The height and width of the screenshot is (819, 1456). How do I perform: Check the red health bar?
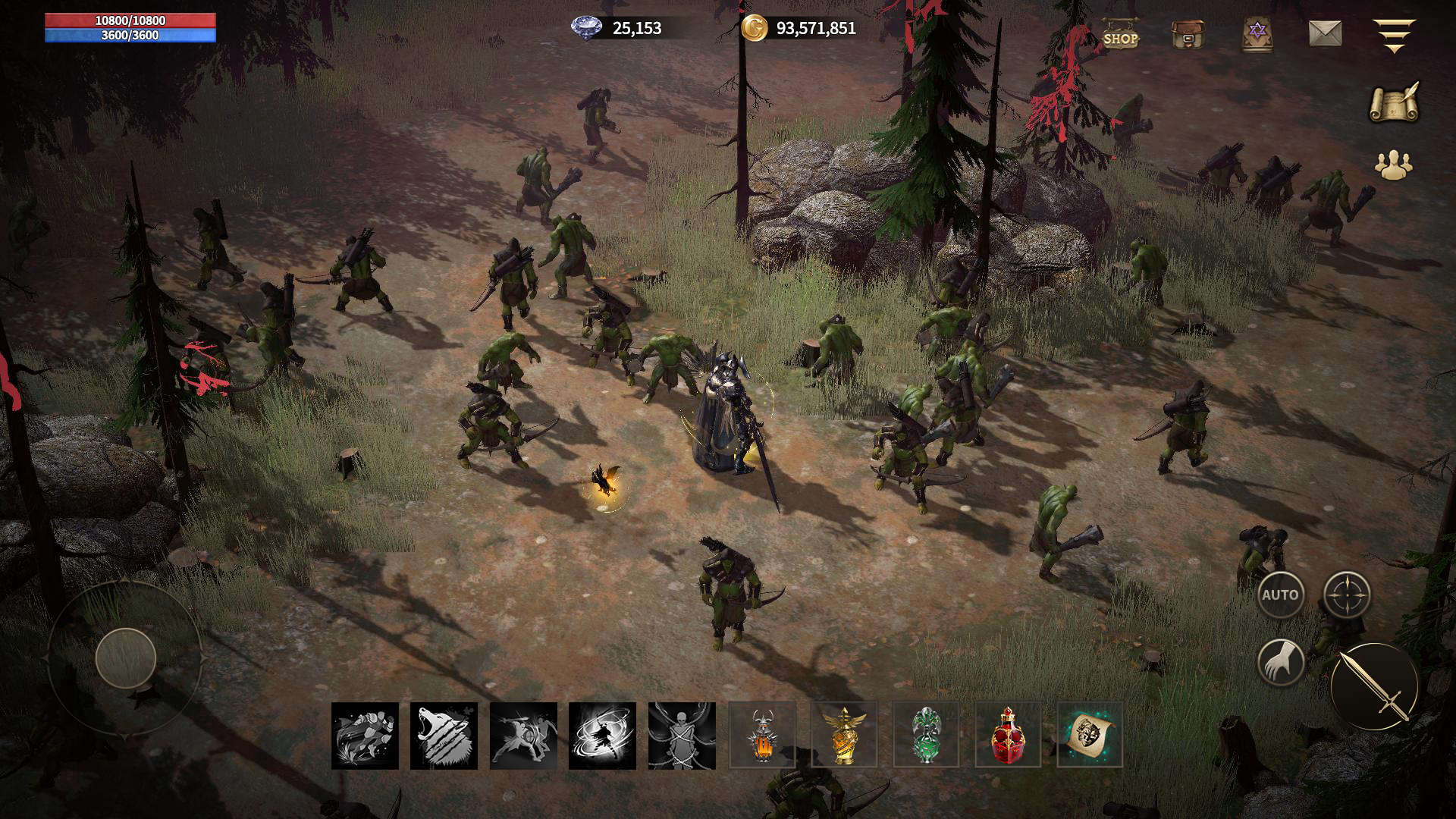129,20
